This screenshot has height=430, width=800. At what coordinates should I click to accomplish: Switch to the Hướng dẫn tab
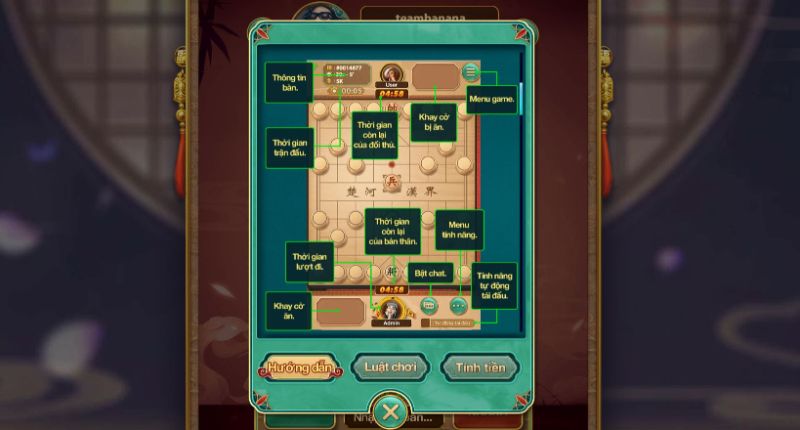click(298, 367)
